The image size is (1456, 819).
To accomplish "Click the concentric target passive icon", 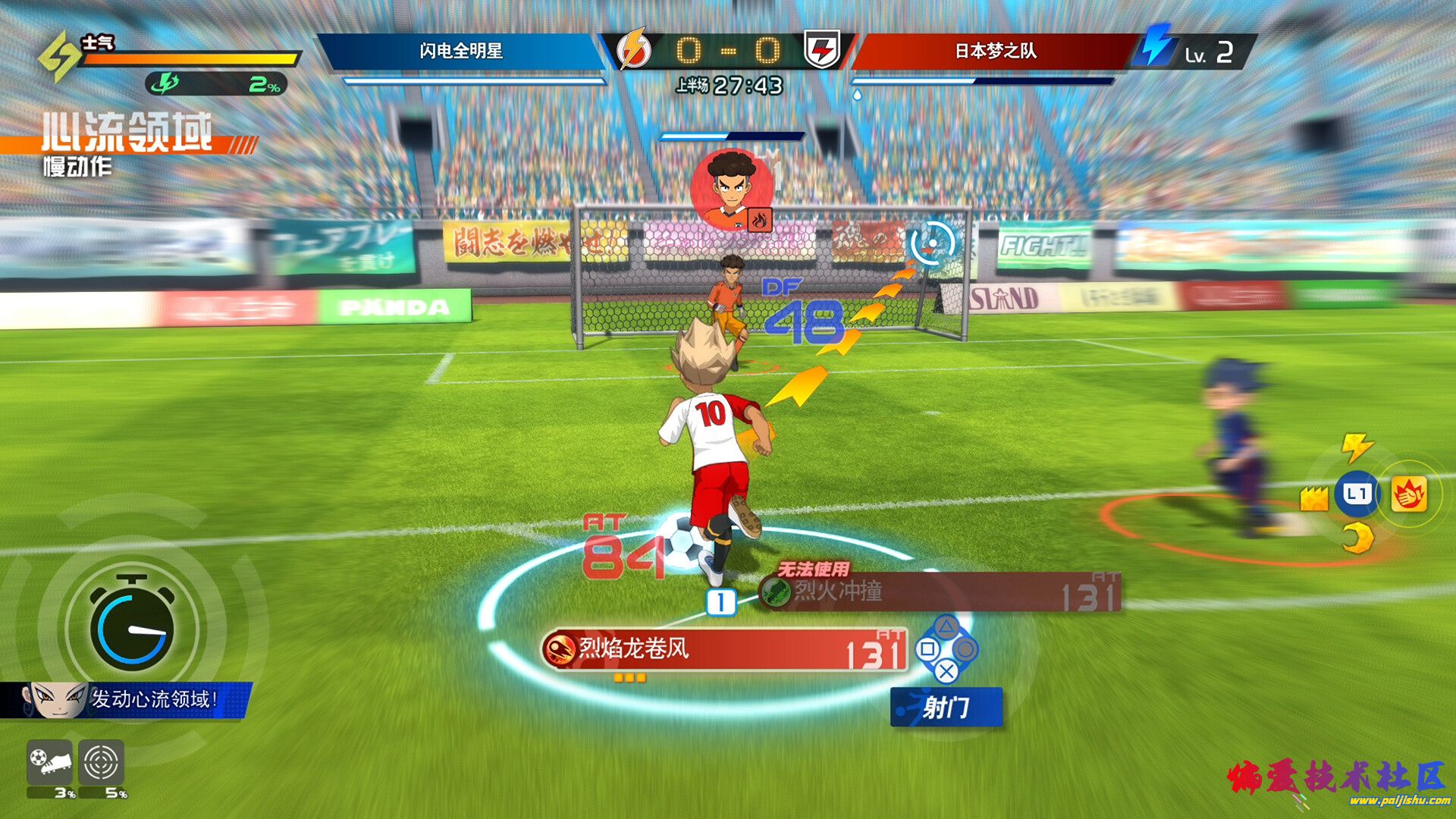I will pos(101,762).
